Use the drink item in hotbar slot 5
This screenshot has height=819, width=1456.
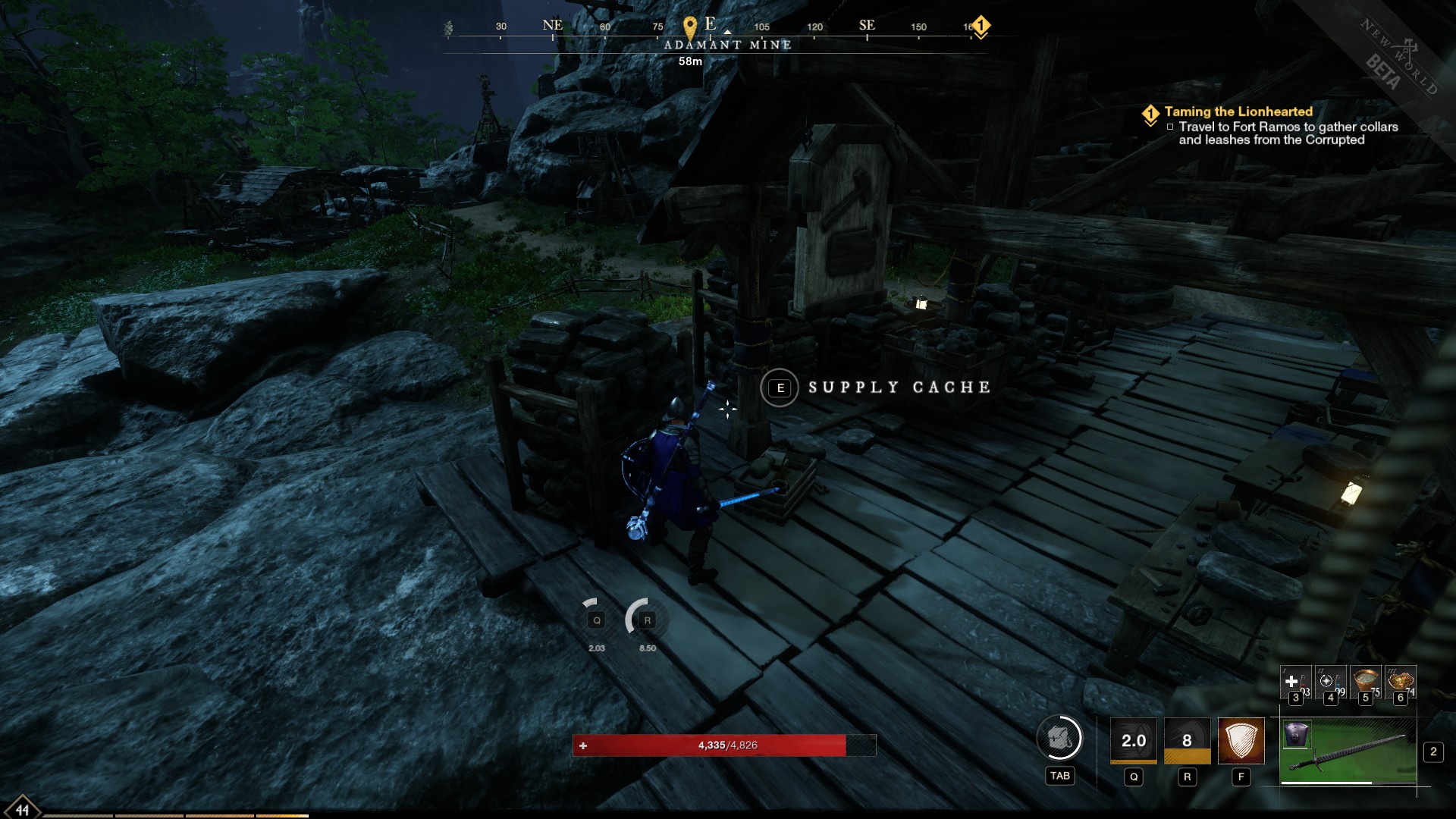coord(1364,681)
